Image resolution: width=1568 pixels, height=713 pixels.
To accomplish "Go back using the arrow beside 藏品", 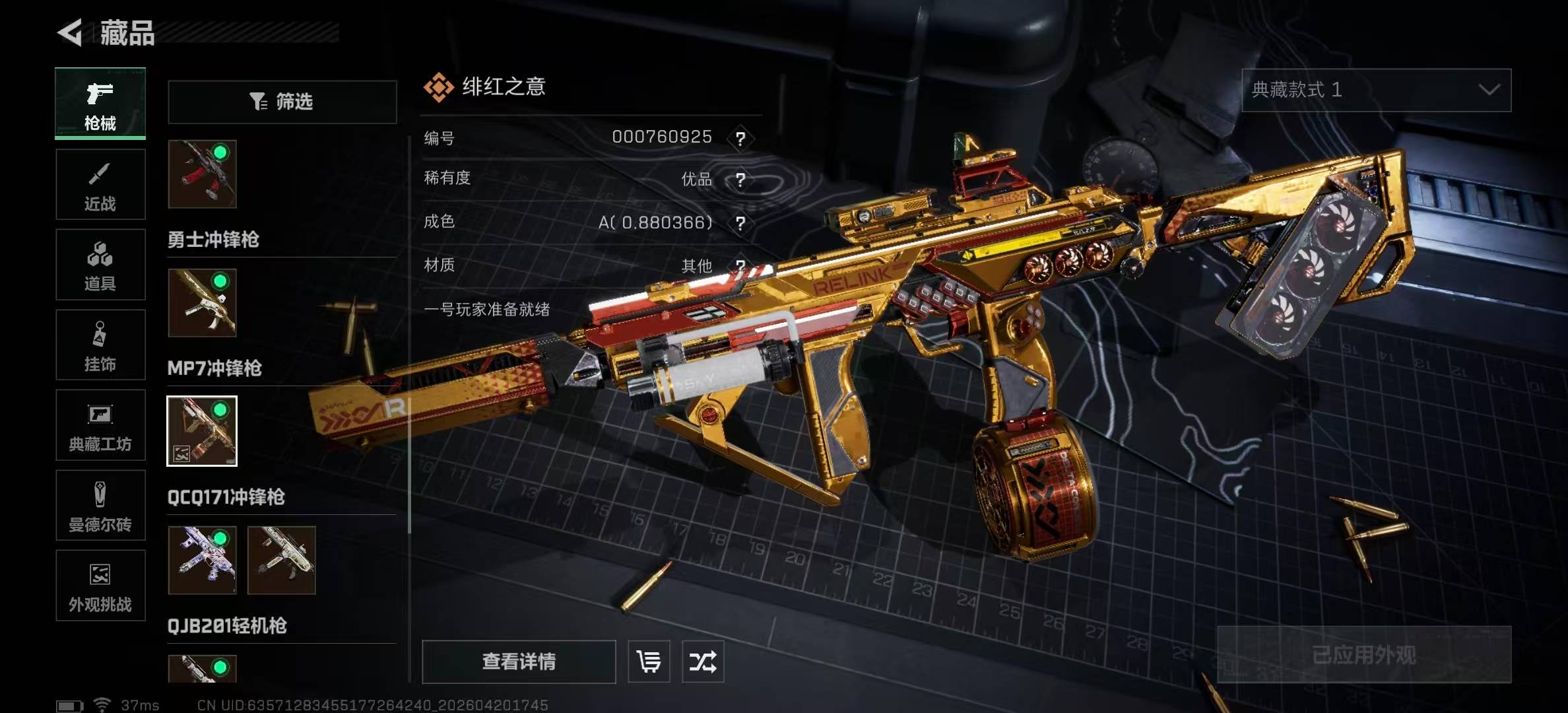I will click(x=70, y=32).
